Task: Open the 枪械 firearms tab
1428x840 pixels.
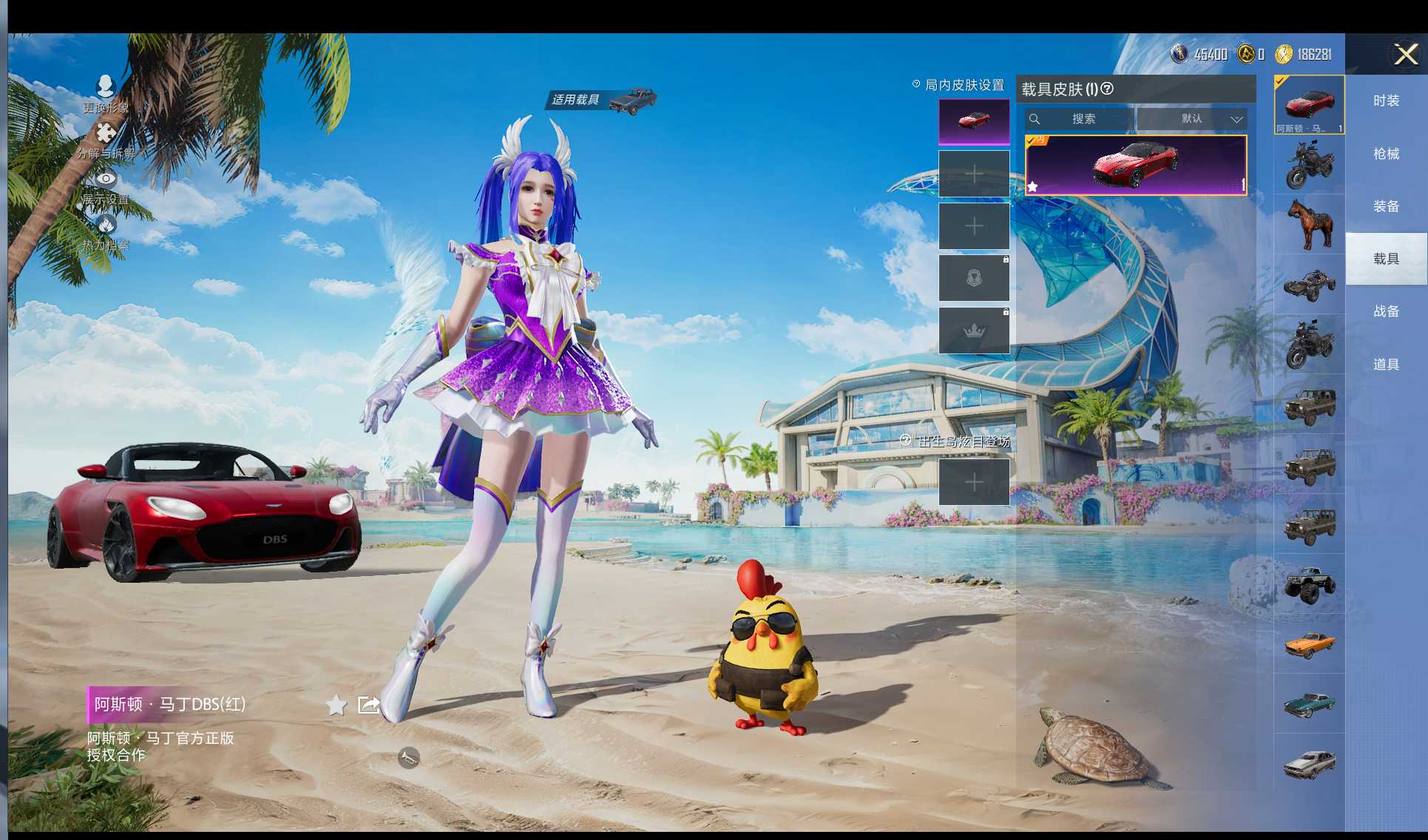Action: 1386,154
